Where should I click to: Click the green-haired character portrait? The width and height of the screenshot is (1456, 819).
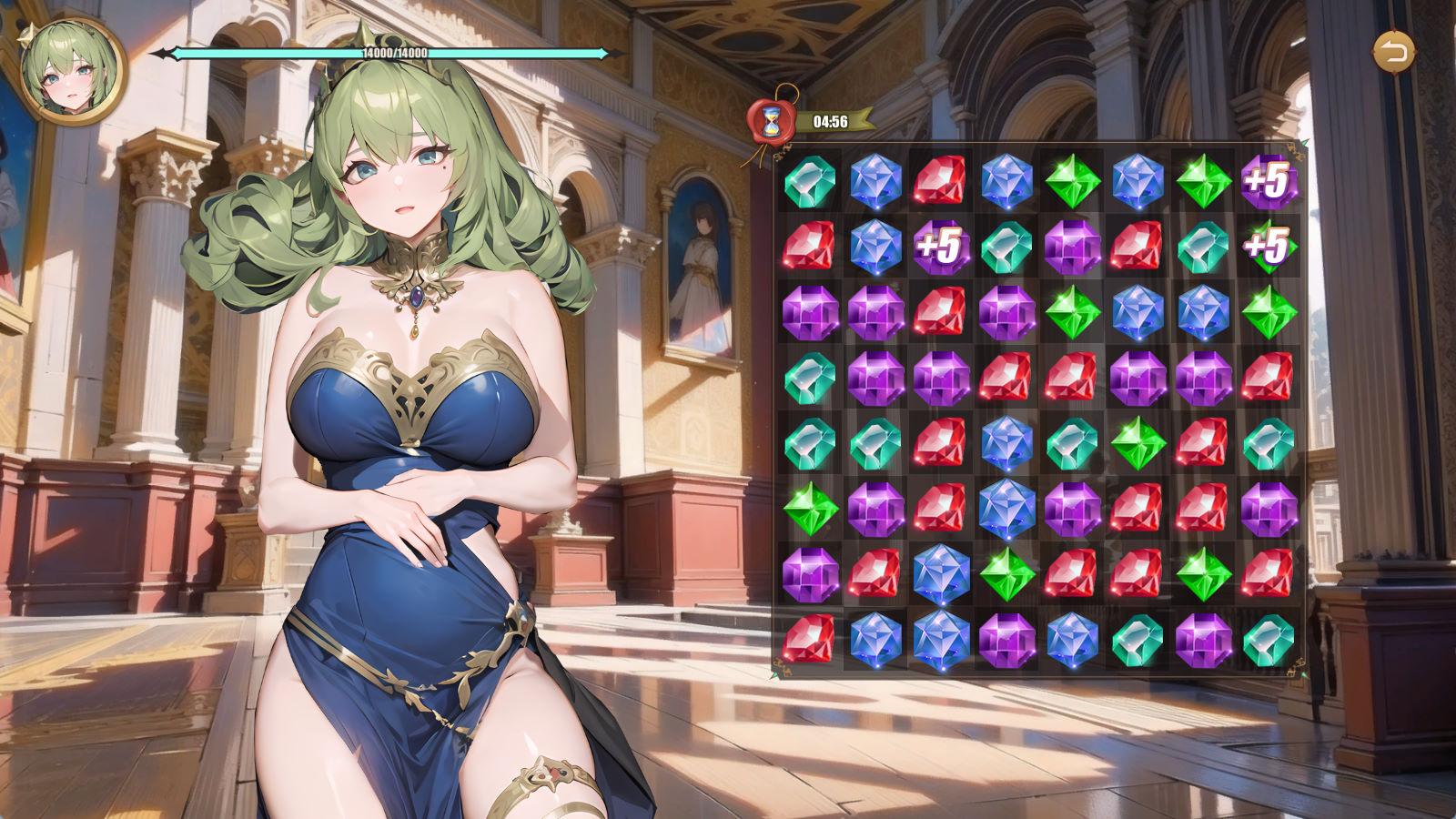[x=70, y=70]
